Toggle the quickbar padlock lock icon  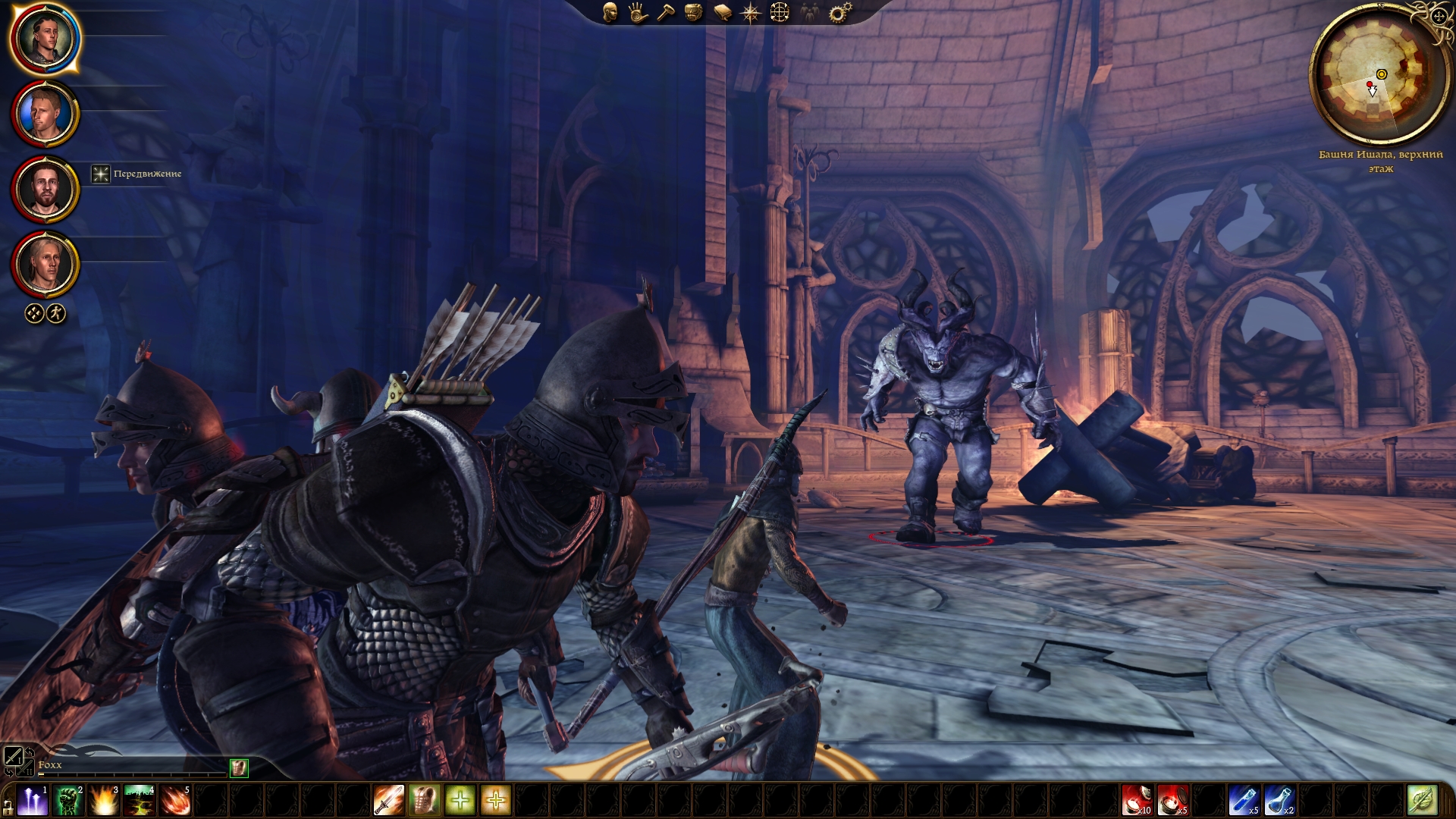click(8, 805)
